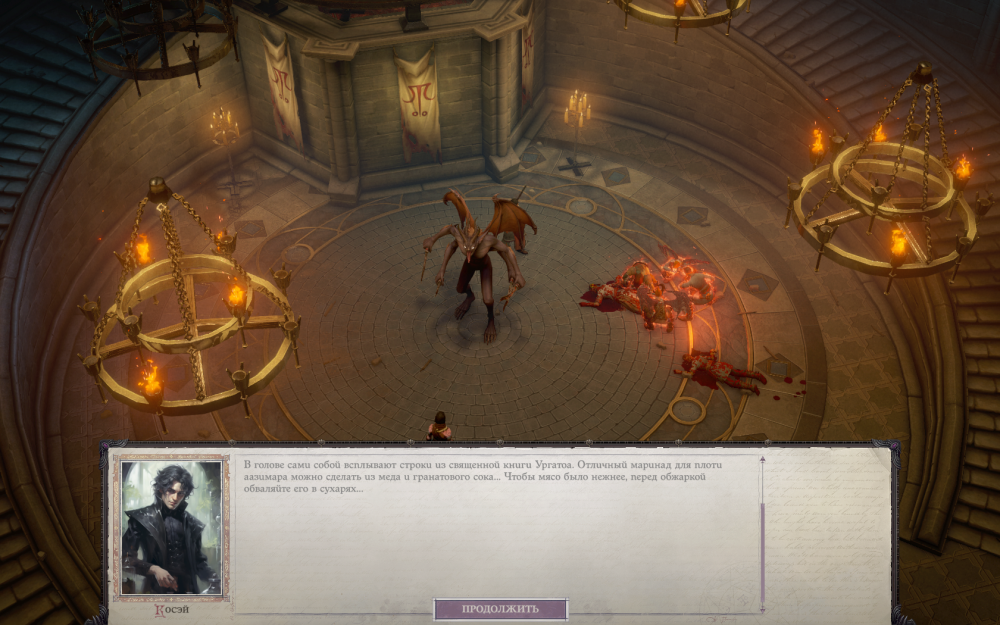The image size is (1000, 625).
Task: Select the Косэй character portrait
Action: click(170, 527)
